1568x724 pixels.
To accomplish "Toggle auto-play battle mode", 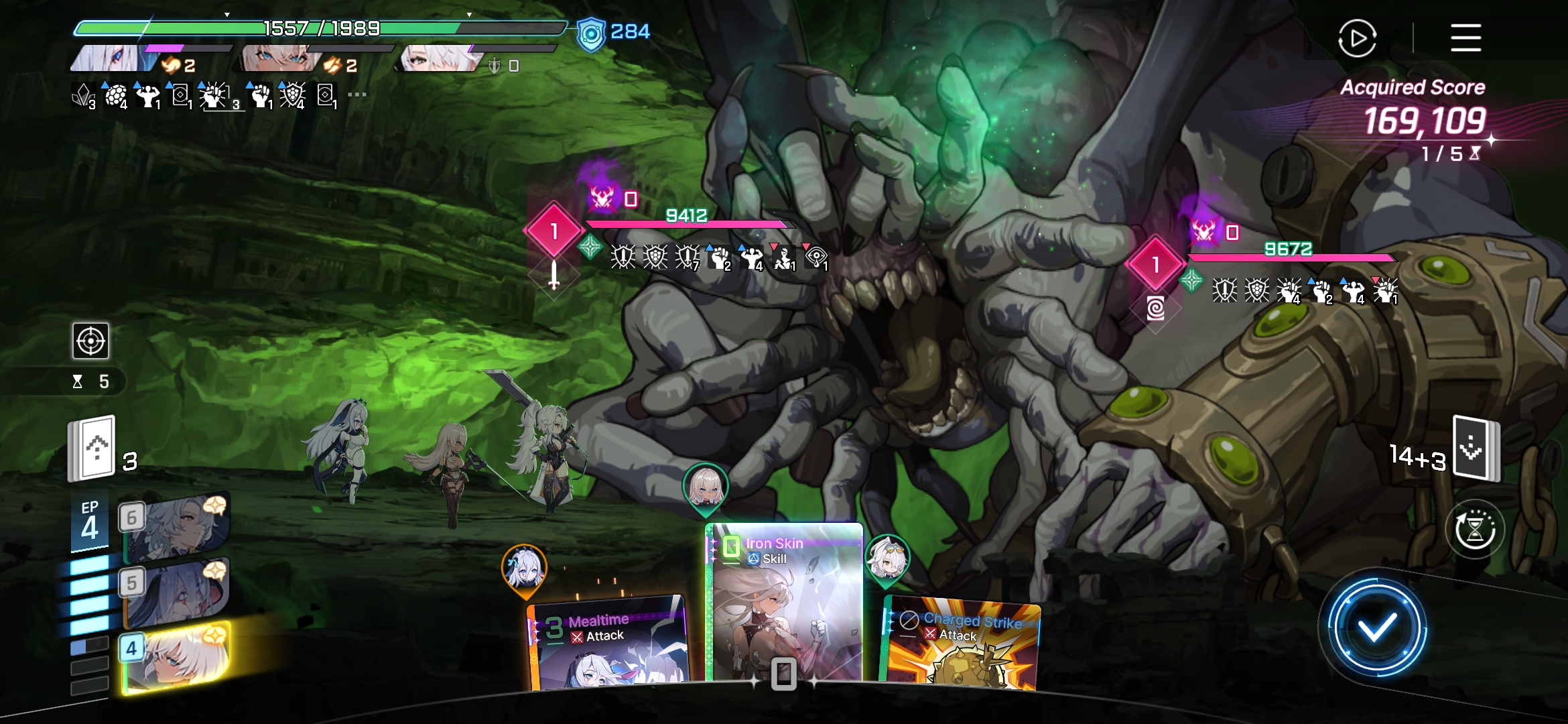I will click(1357, 38).
